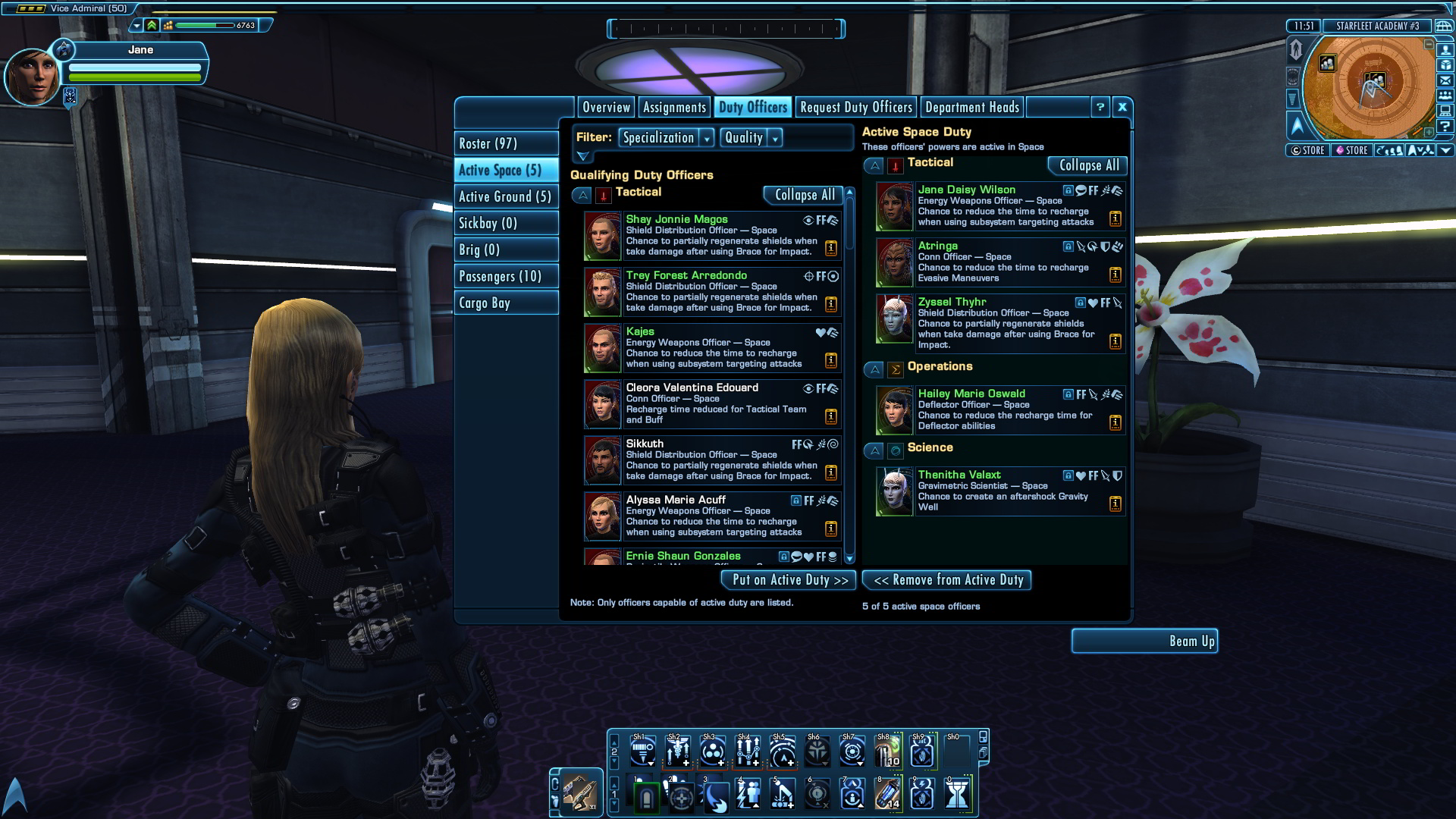Open the Assignments tab

pyautogui.click(x=674, y=108)
